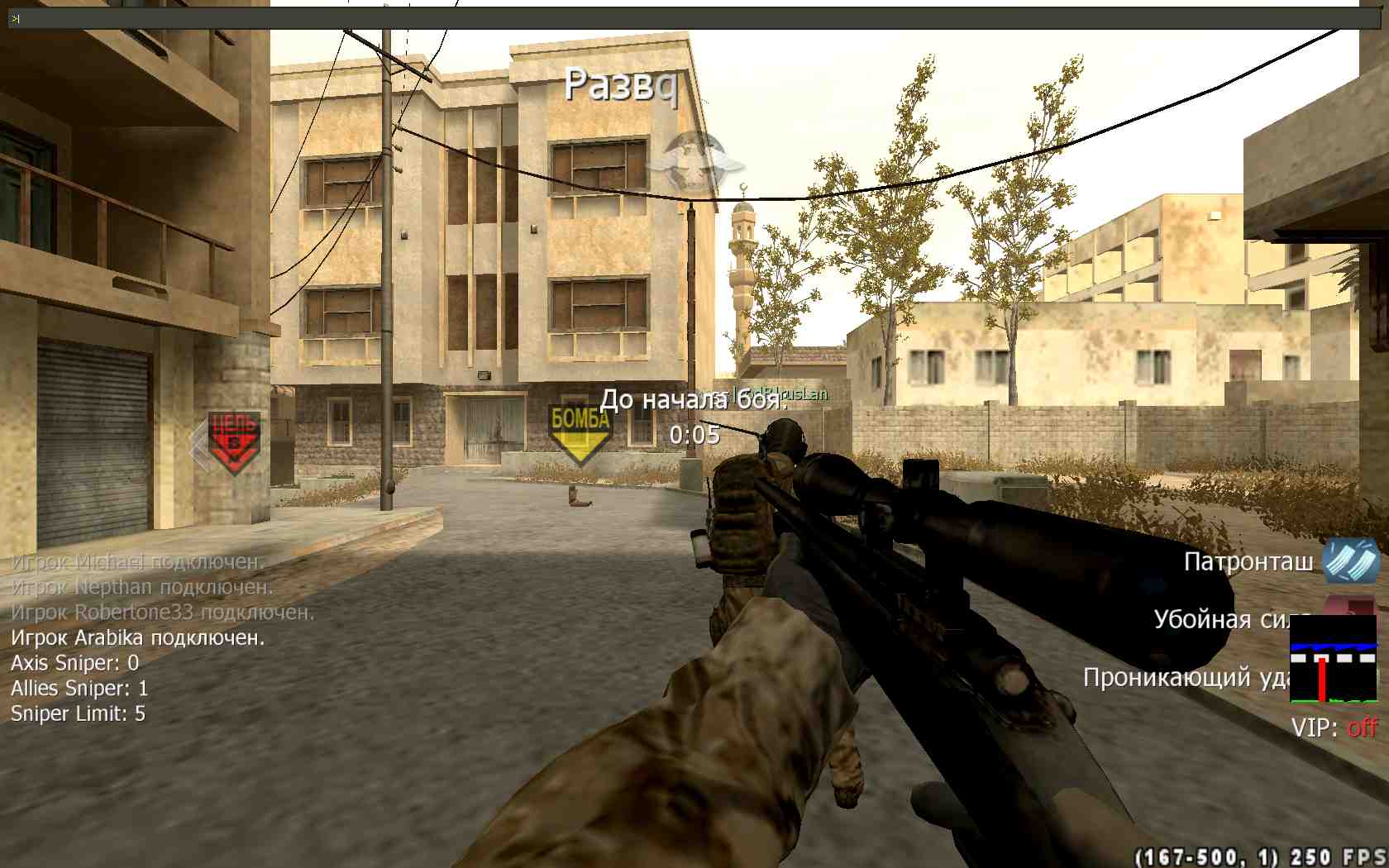Click the red ЦЕЛЬ B objective marker
Image resolution: width=1389 pixels, height=868 pixels.
coord(234,441)
